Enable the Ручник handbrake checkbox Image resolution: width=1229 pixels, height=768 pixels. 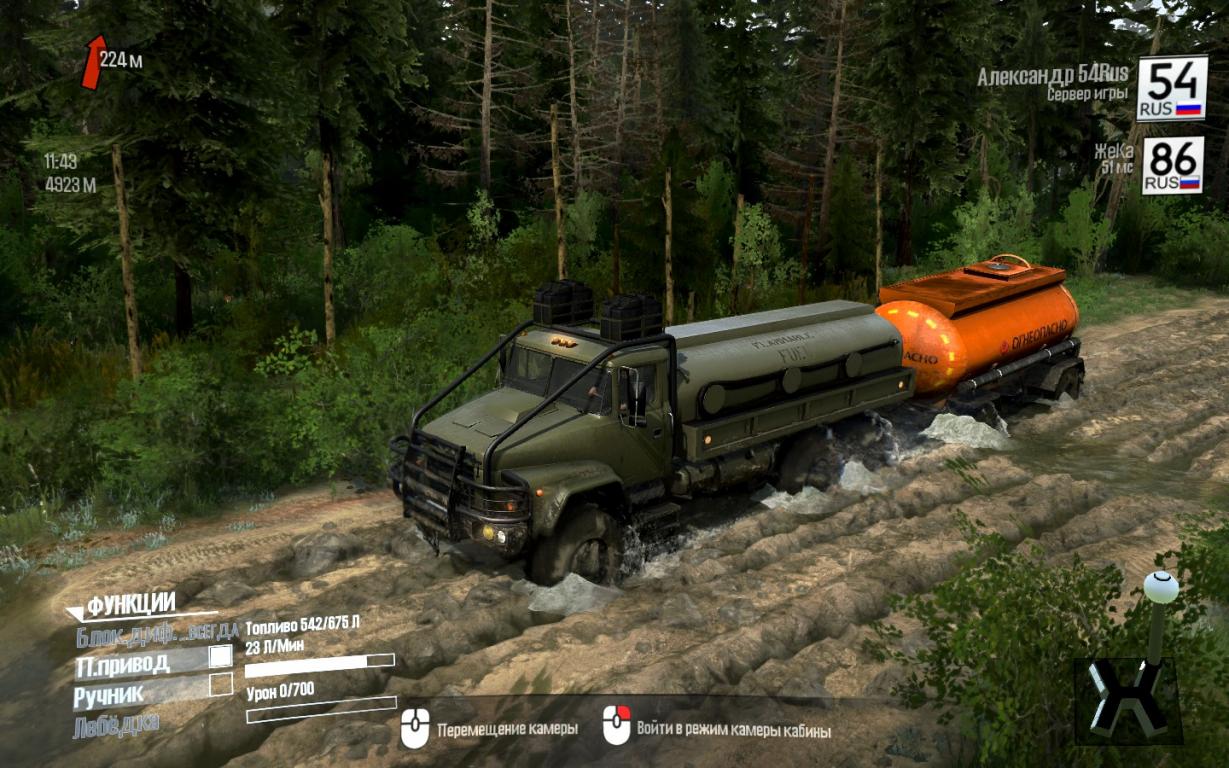[x=220, y=686]
